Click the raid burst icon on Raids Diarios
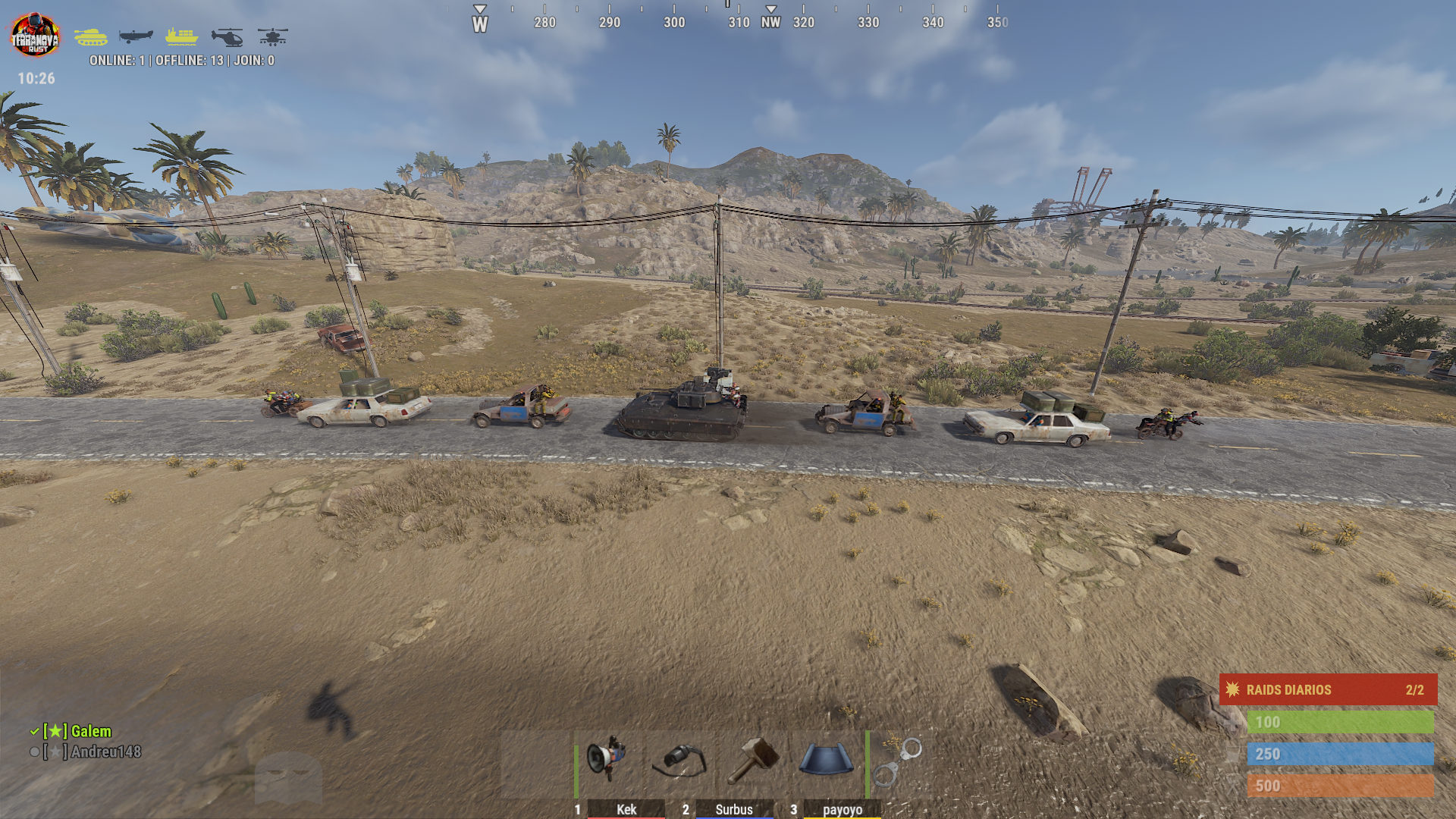1456x819 pixels. point(1232,690)
